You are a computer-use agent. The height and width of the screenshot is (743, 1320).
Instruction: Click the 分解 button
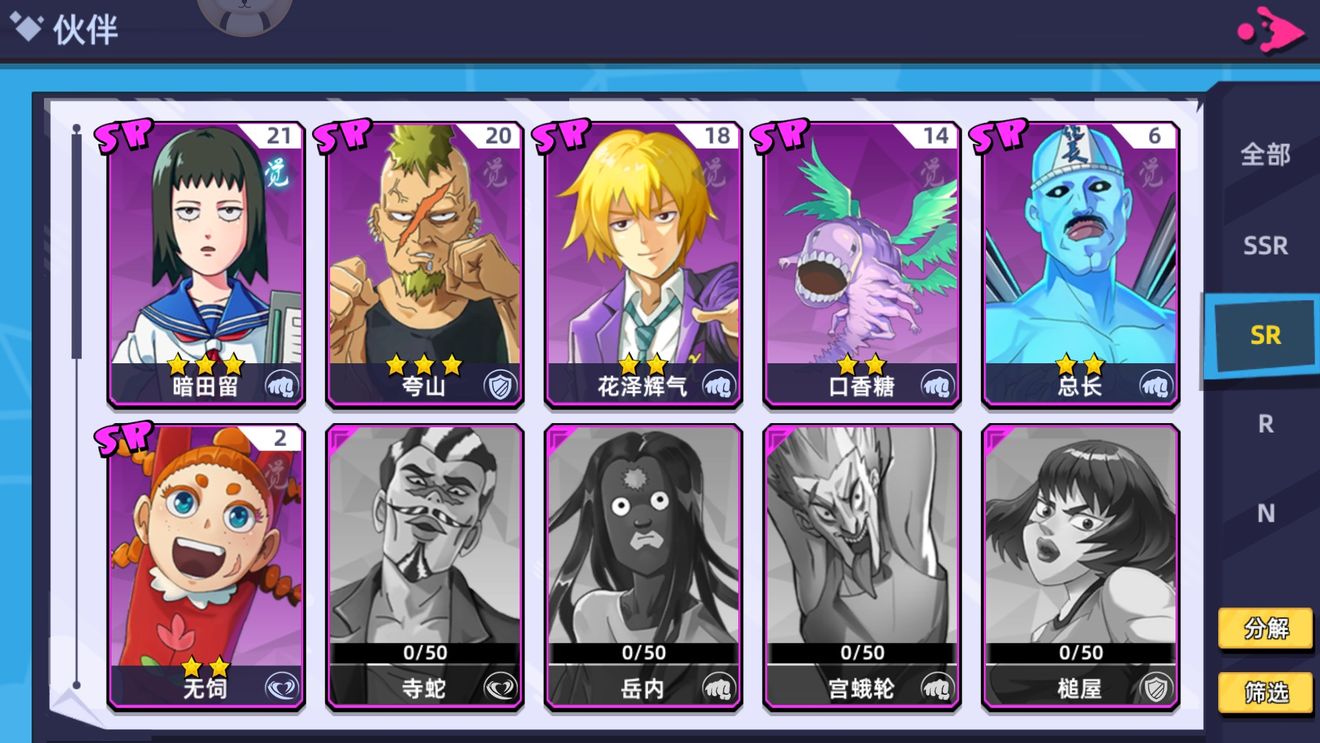pyautogui.click(x=1265, y=629)
